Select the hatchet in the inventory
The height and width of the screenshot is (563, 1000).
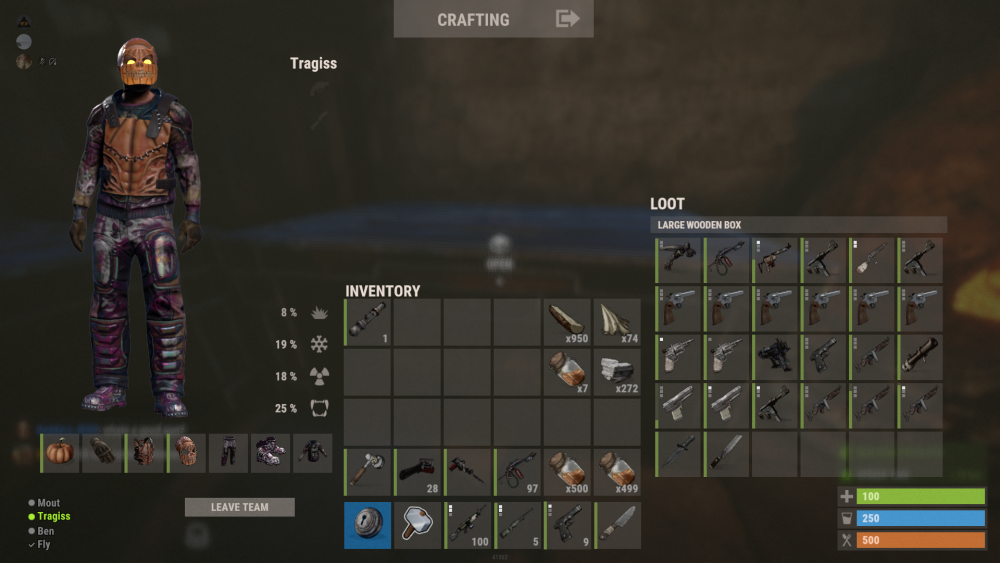tap(368, 472)
